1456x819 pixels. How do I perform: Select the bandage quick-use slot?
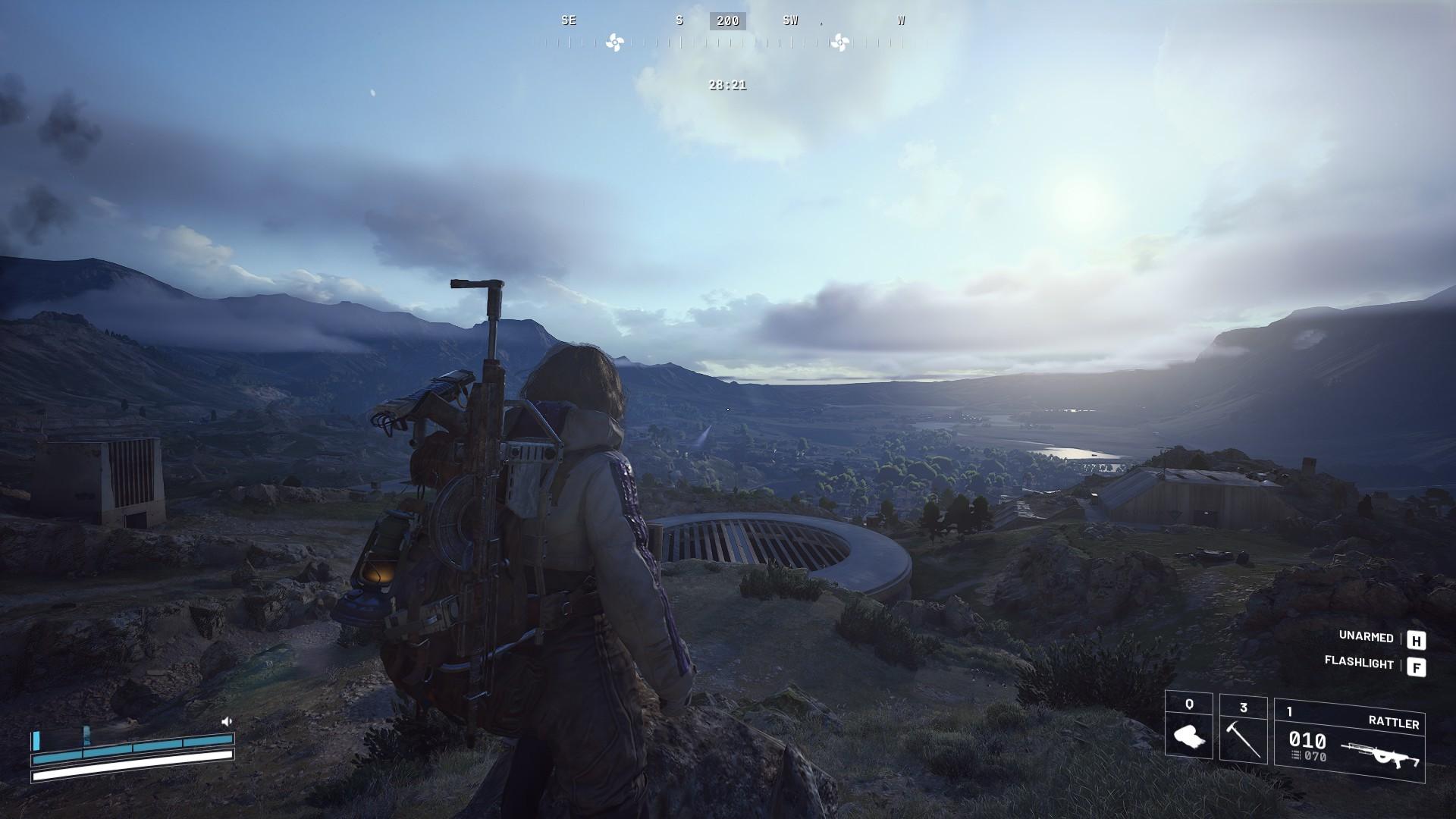click(1188, 726)
